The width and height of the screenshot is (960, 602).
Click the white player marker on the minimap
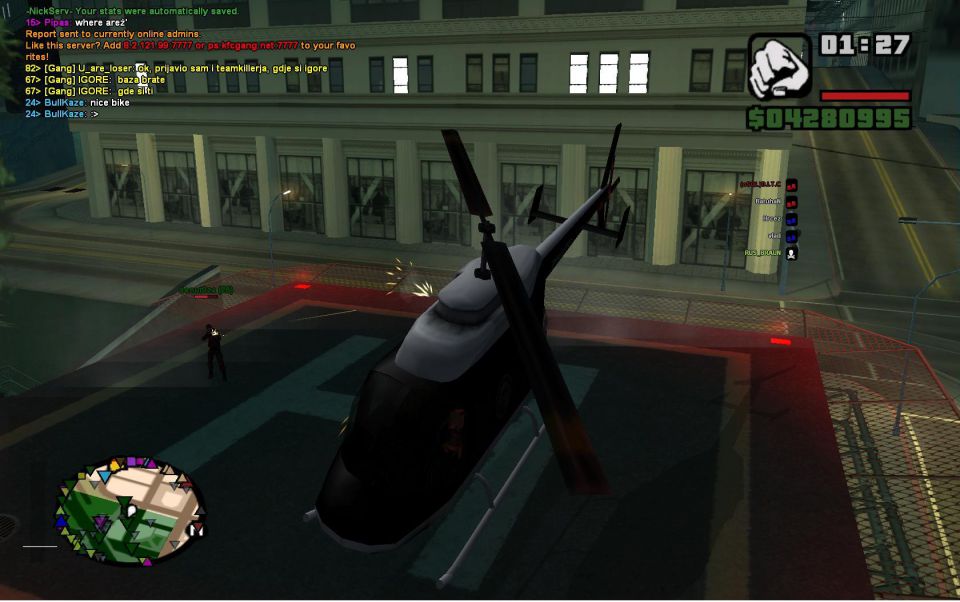(x=130, y=512)
